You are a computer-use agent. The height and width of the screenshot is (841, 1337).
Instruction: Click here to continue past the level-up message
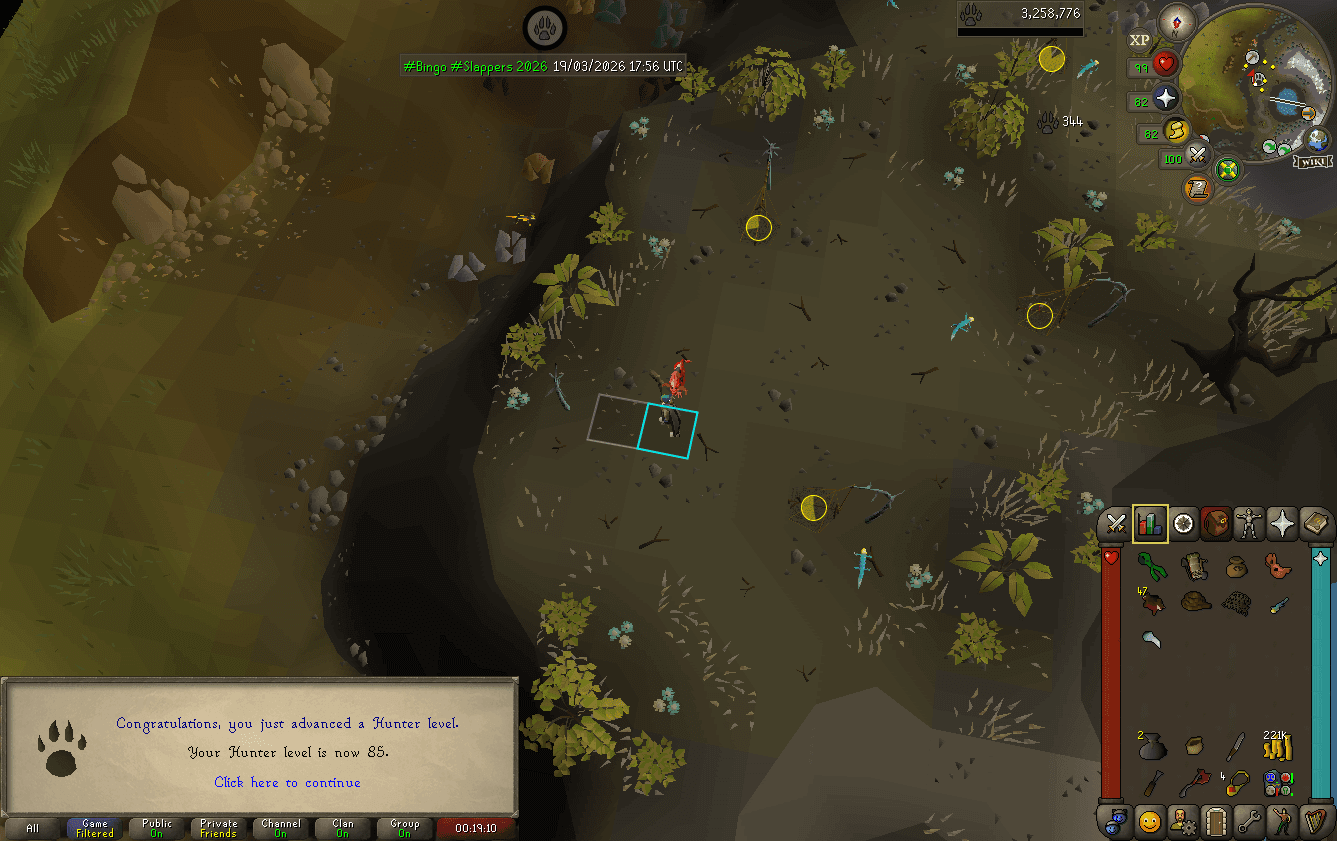[x=287, y=783]
